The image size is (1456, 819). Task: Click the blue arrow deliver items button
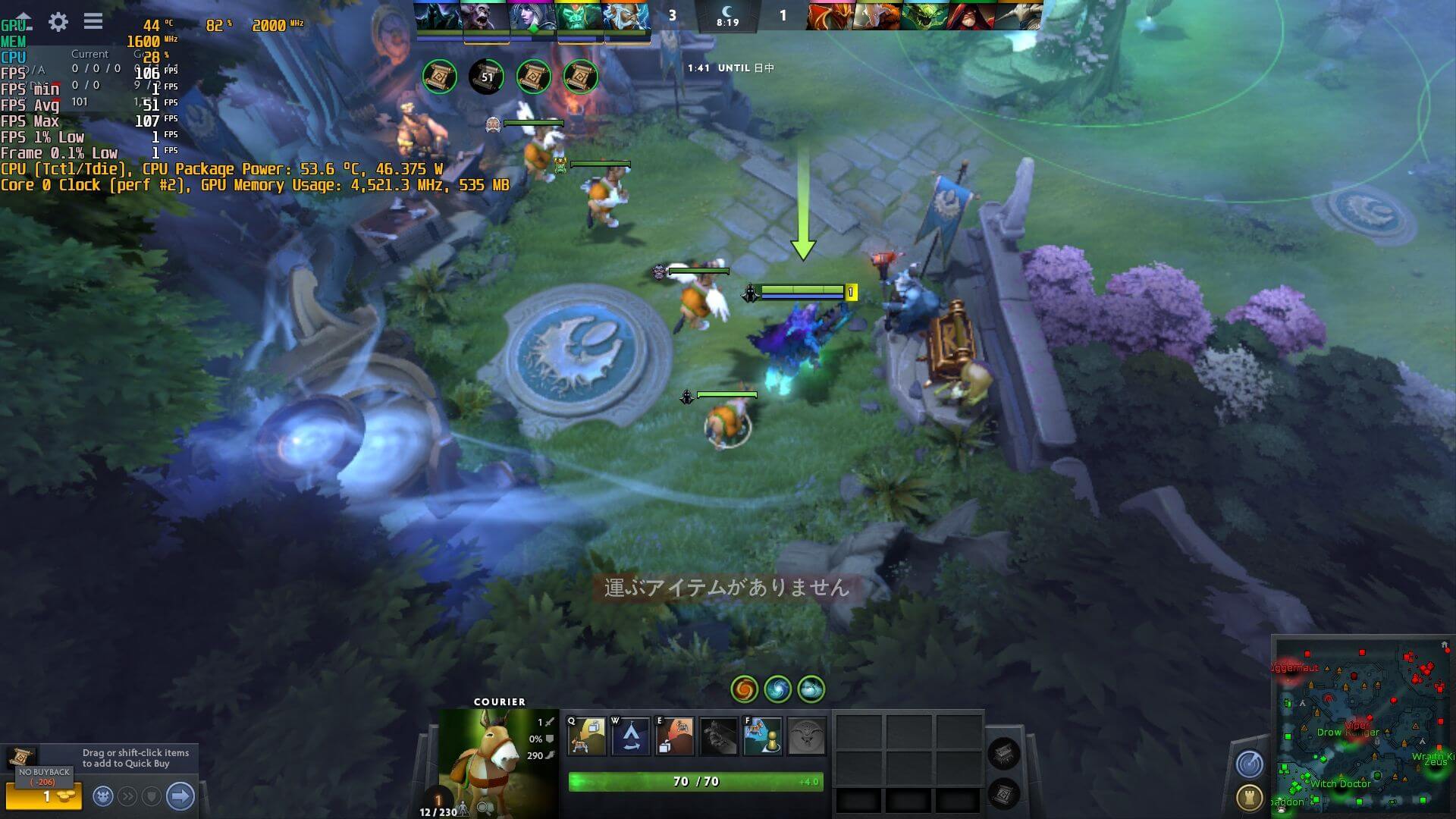pyautogui.click(x=180, y=796)
